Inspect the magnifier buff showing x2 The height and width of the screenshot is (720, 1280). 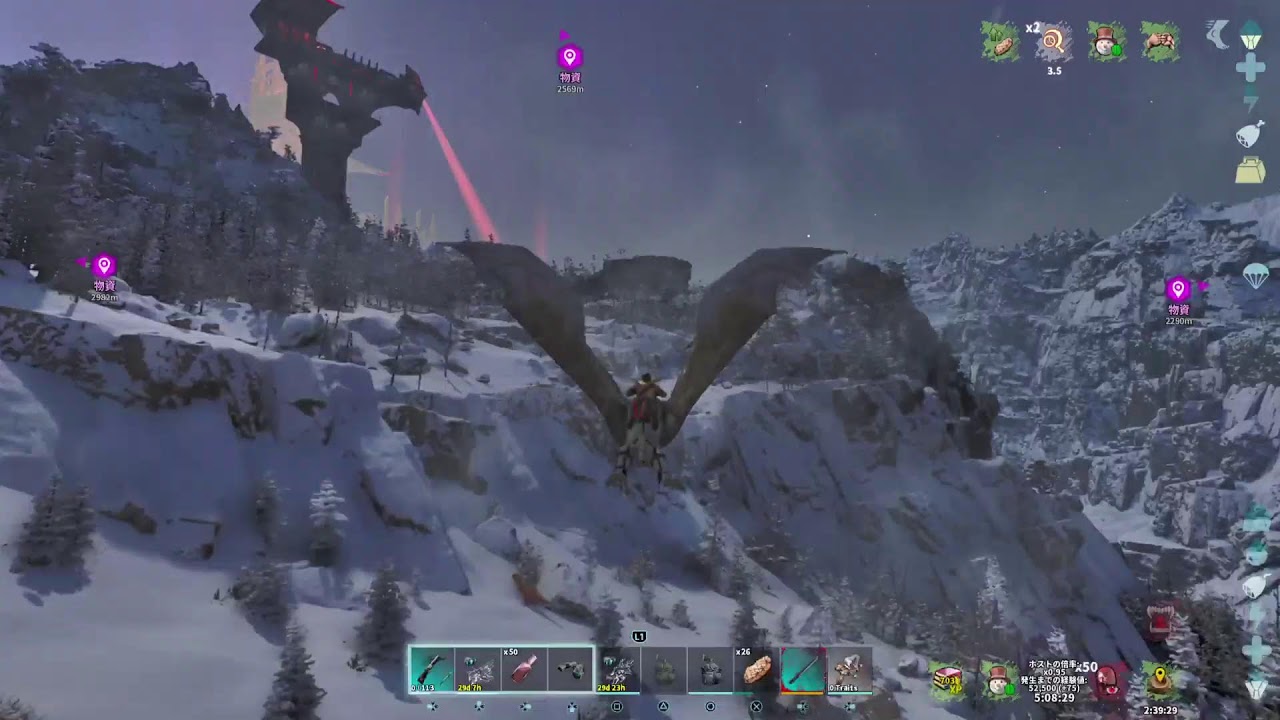click(x=1052, y=42)
